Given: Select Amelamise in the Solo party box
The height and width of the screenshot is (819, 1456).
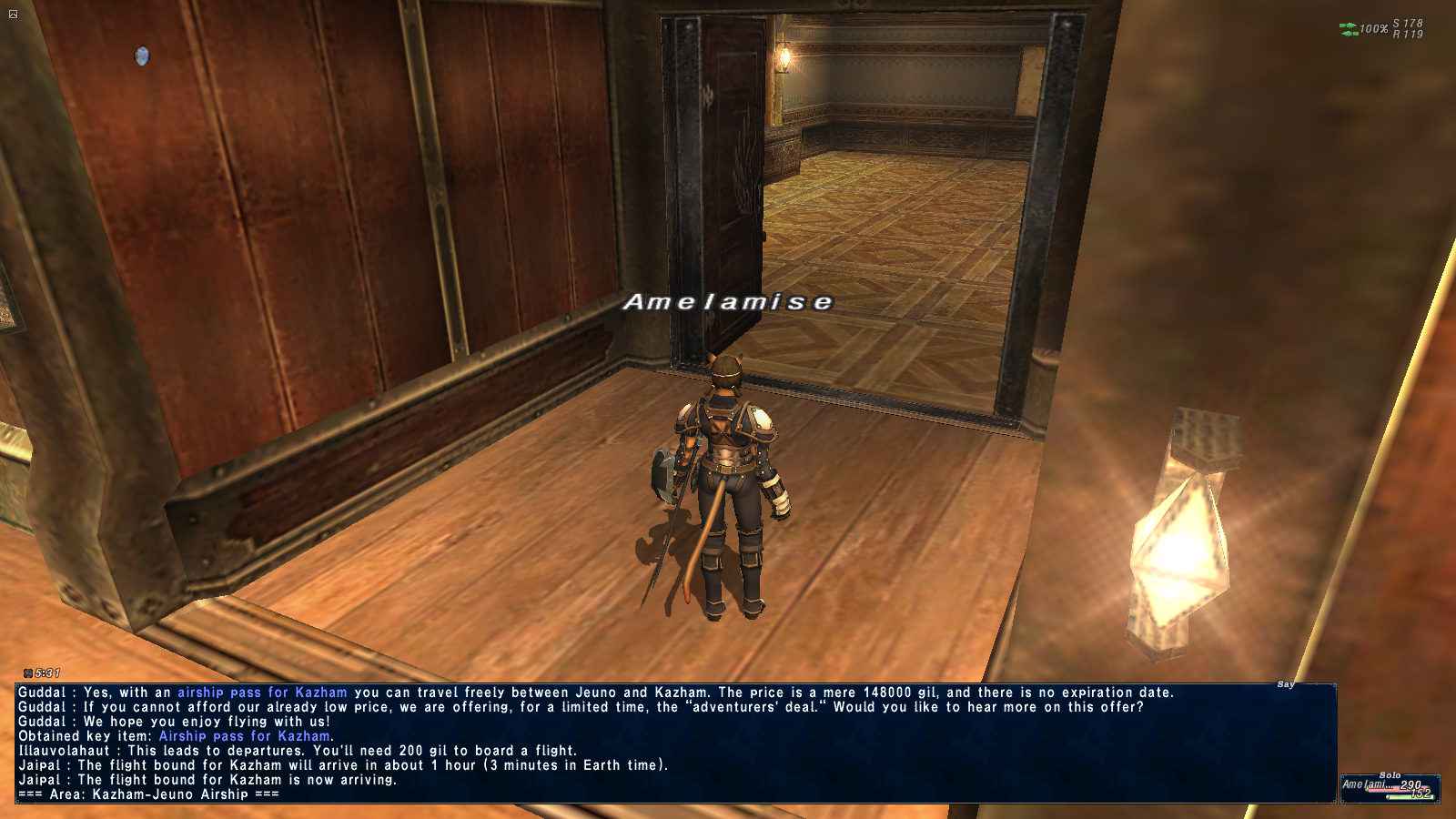Looking at the screenshot, I should point(1365,784).
